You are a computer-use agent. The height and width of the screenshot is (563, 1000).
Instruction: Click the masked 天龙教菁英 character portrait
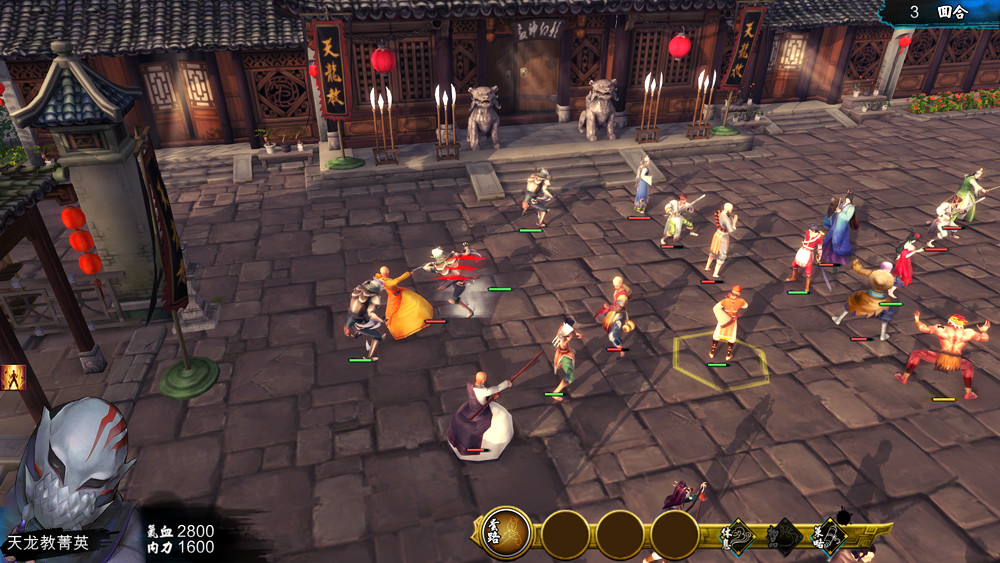75,470
